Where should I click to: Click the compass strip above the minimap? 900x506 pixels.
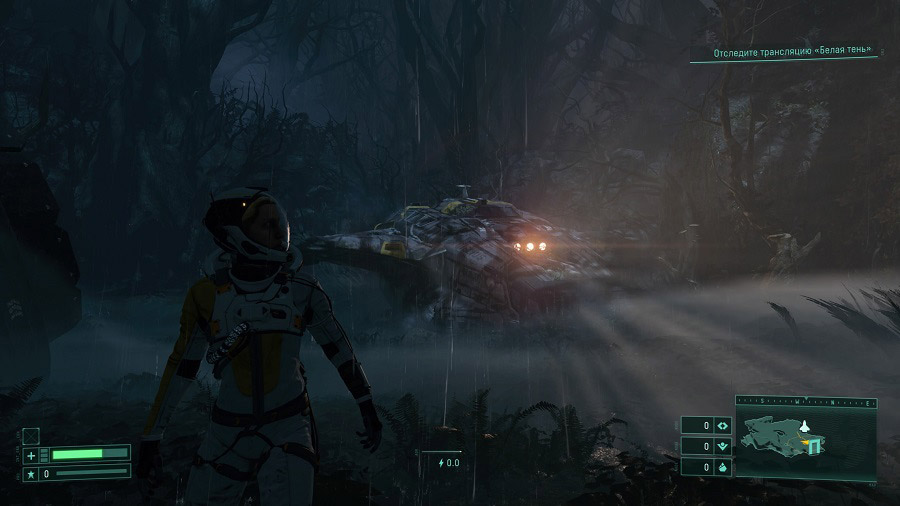[x=806, y=401]
